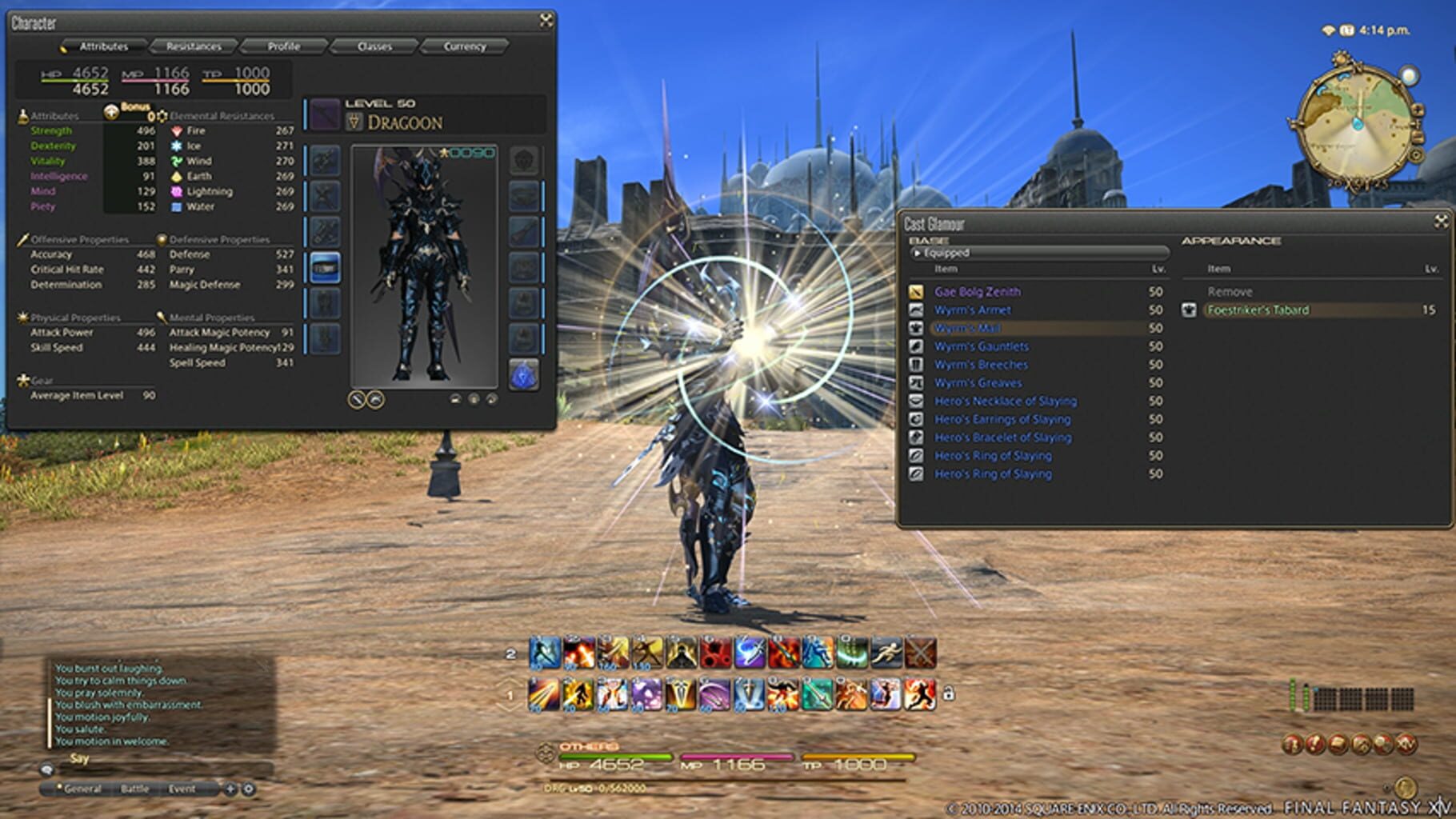Toggle the hotbar lock padlock
This screenshot has width=1456, height=819.
[x=949, y=693]
